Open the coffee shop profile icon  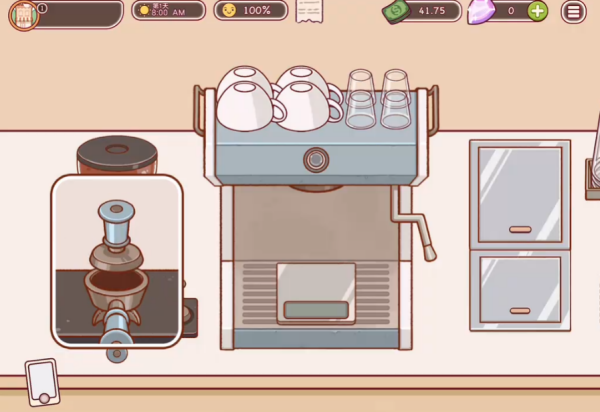pos(22,14)
